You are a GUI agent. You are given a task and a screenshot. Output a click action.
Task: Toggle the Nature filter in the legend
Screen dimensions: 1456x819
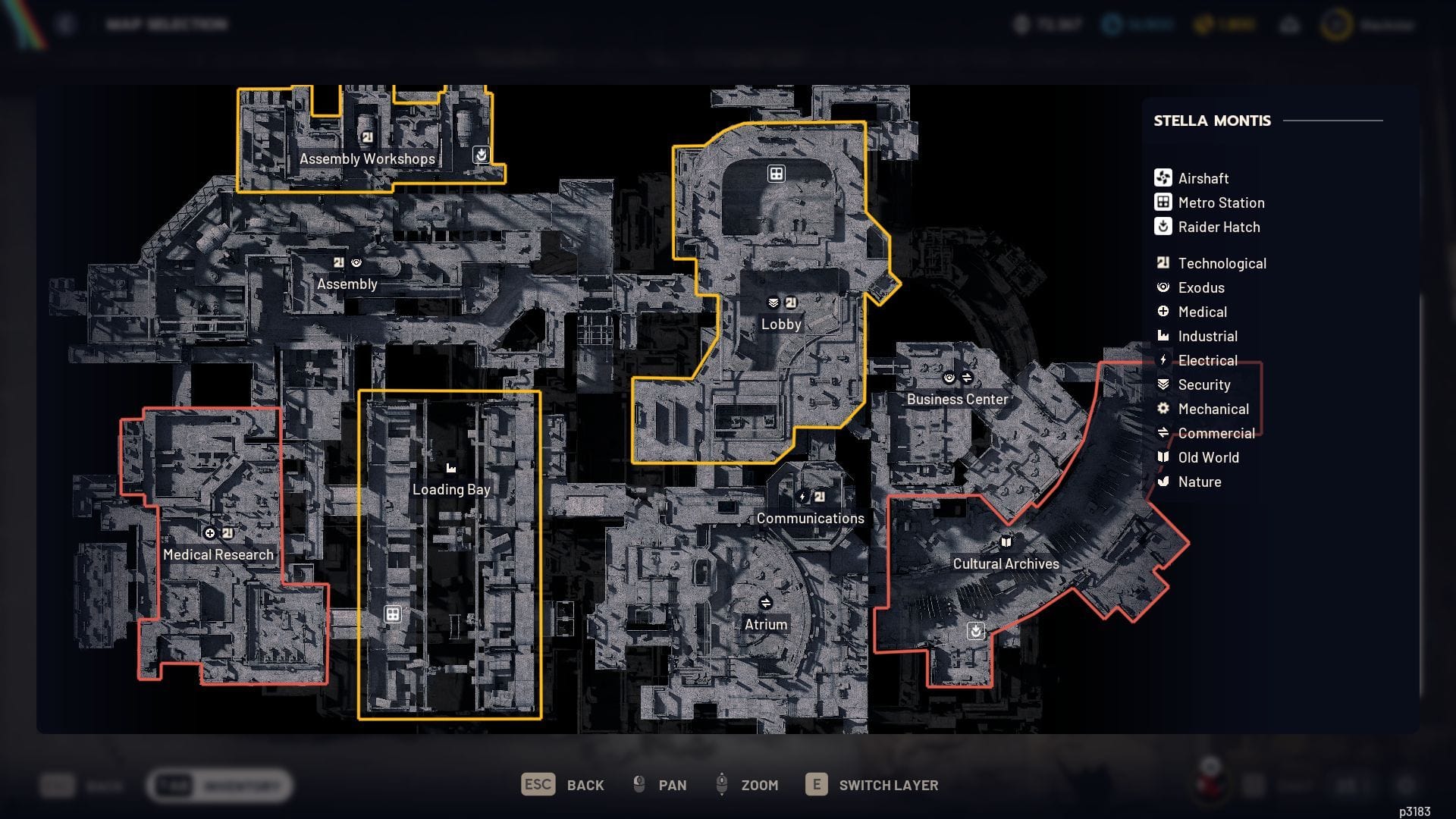tap(1162, 482)
